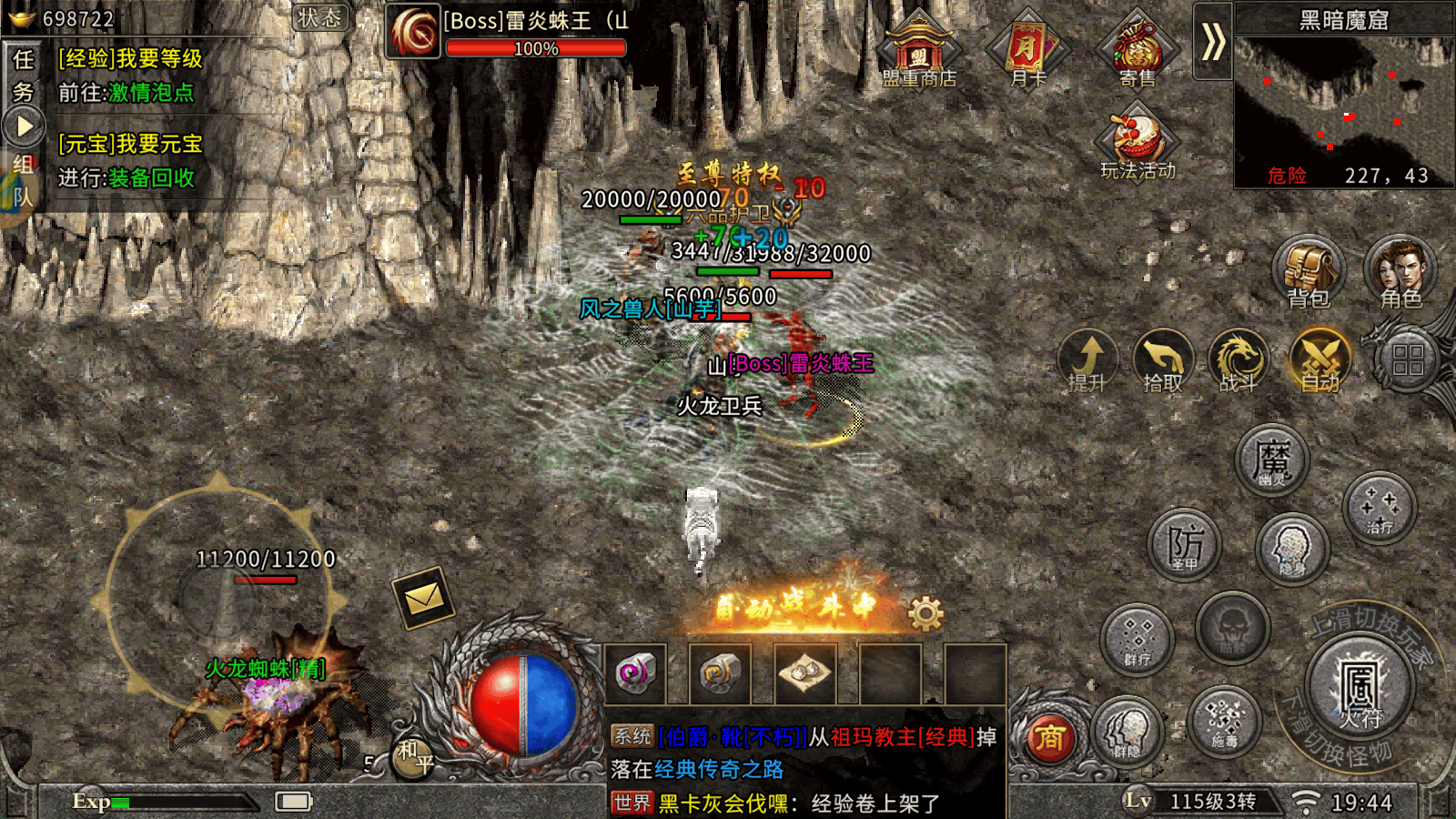Collapse the top icon bar with the arrow button
1456x819 pixels.
coord(1212,42)
